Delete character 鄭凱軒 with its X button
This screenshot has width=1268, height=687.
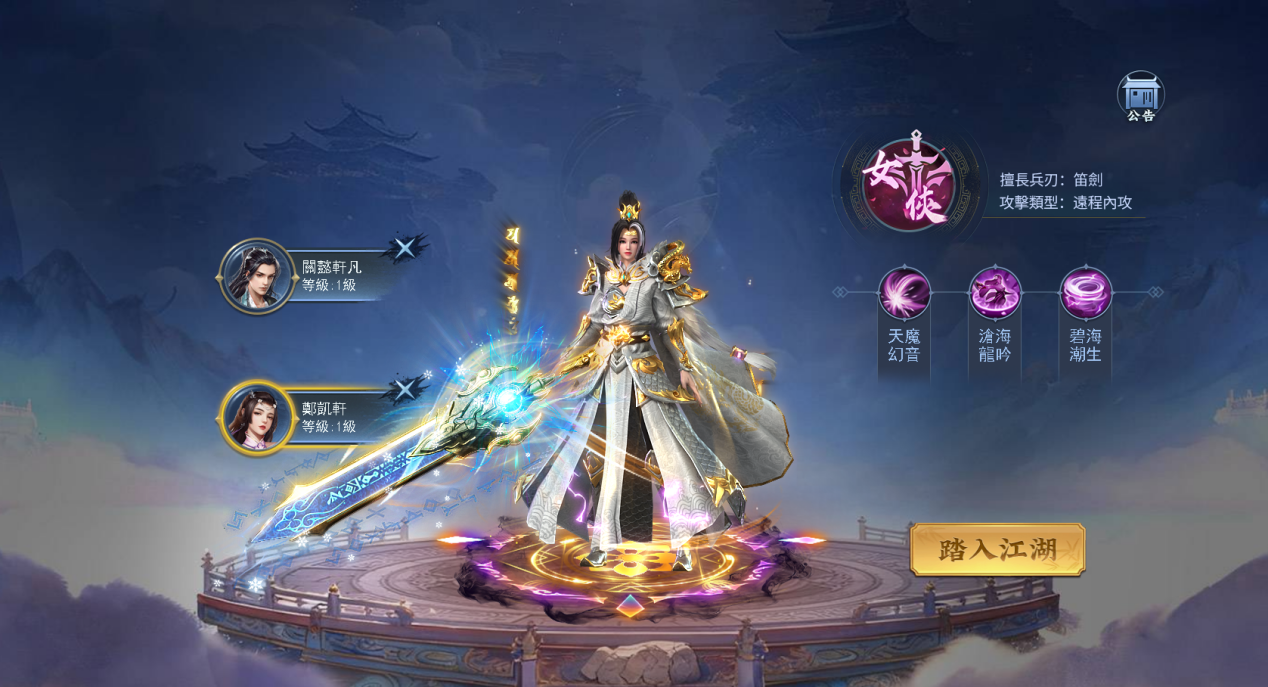pyautogui.click(x=405, y=389)
